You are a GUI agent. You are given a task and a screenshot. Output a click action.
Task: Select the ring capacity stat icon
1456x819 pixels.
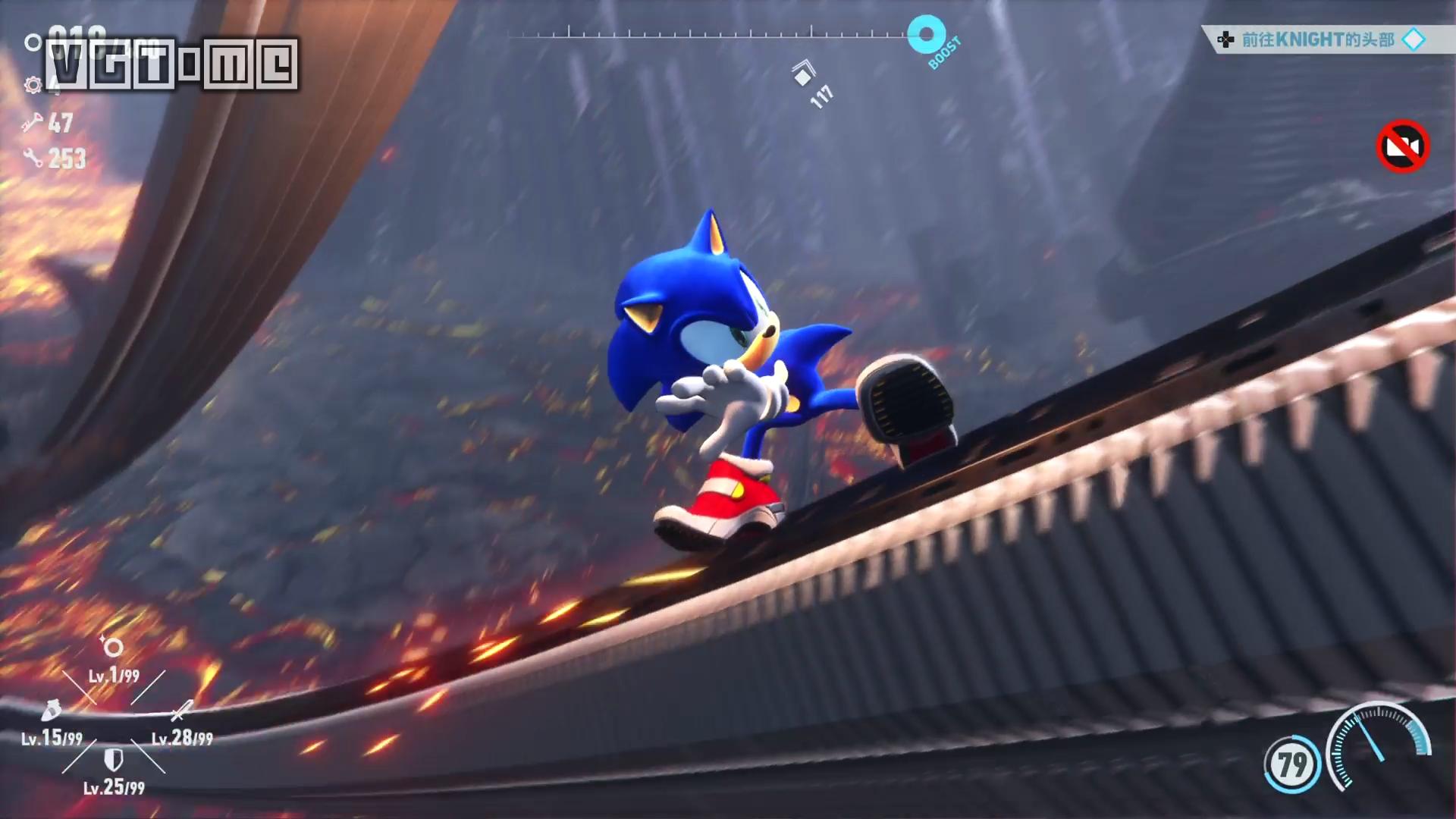point(113,647)
